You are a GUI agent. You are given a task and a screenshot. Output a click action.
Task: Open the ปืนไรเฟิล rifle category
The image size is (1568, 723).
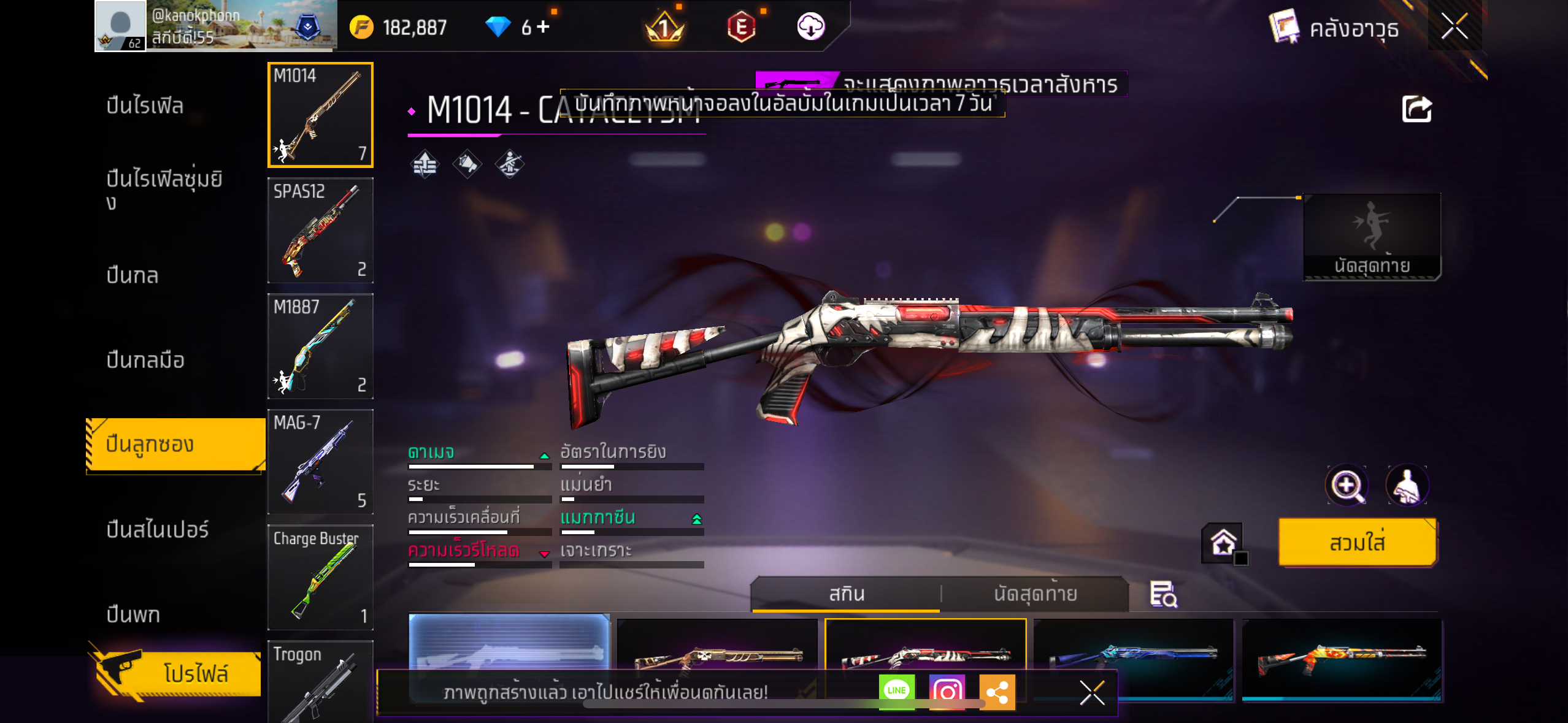click(x=145, y=105)
